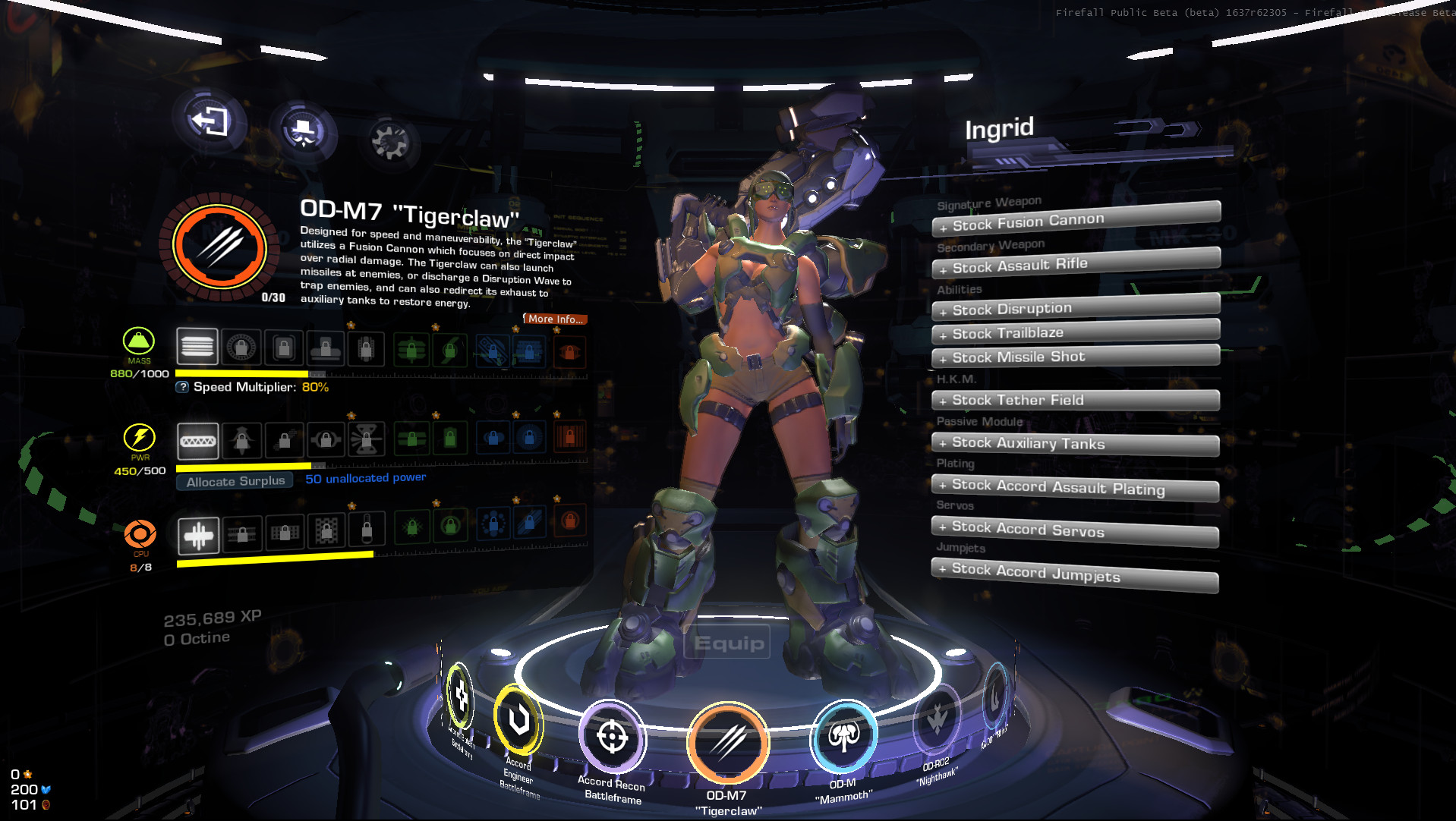
Task: Select the Accord Recon Battleframe
Action: pyautogui.click(x=613, y=737)
